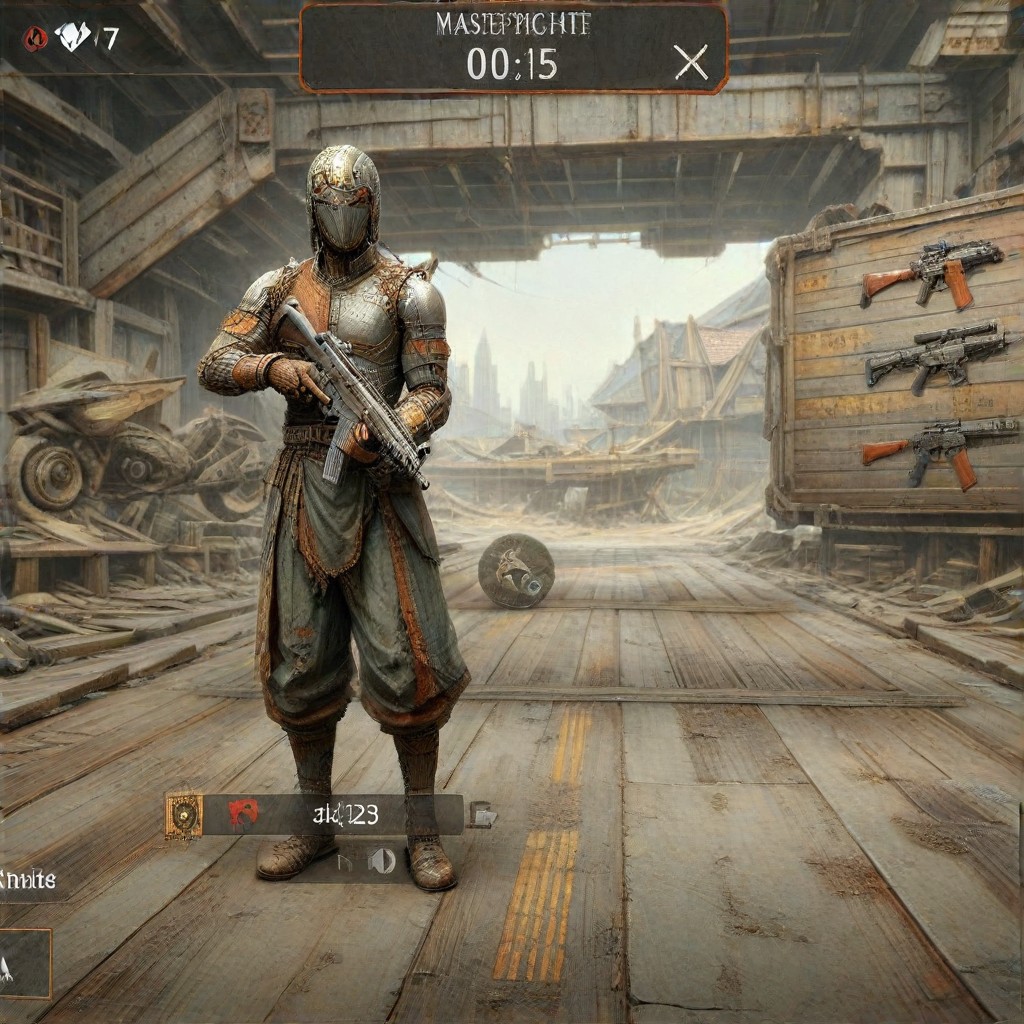The image size is (1024, 1024).
Task: Click the small grey icon right of name bar
Action: tap(482, 815)
